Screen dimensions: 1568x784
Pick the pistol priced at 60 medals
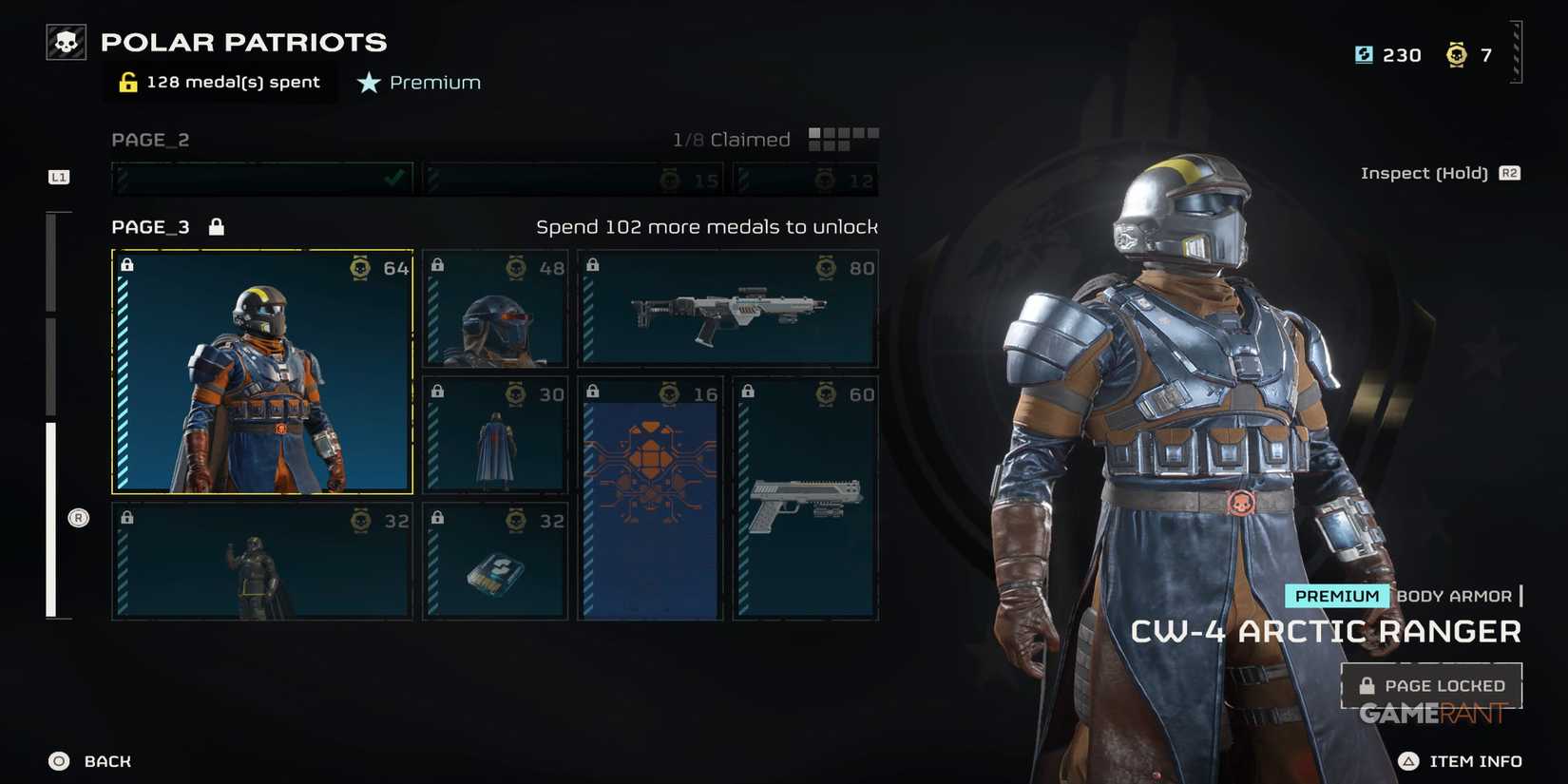pyautogui.click(x=805, y=497)
